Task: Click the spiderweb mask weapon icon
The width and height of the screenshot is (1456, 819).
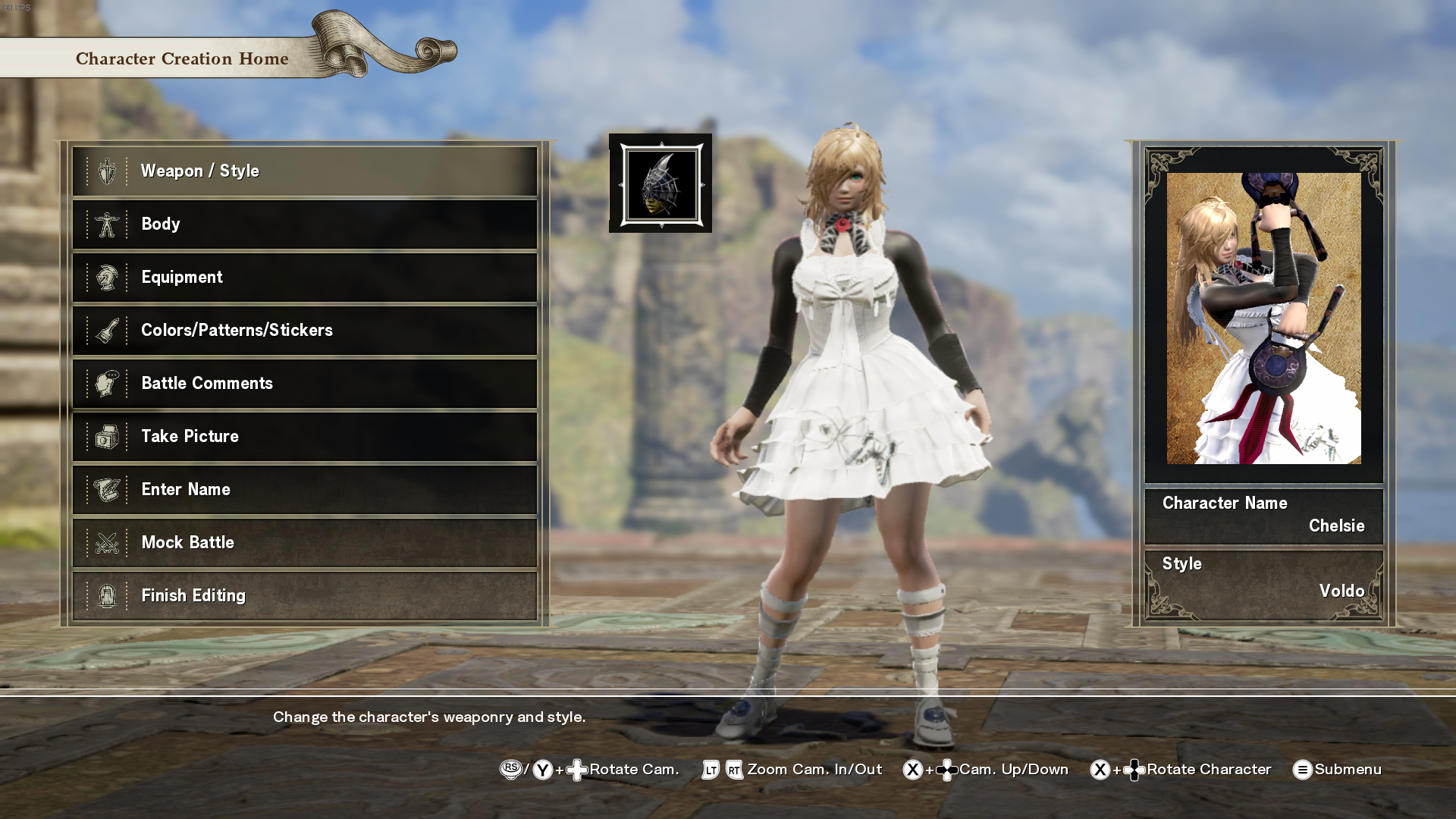Action: (x=661, y=184)
